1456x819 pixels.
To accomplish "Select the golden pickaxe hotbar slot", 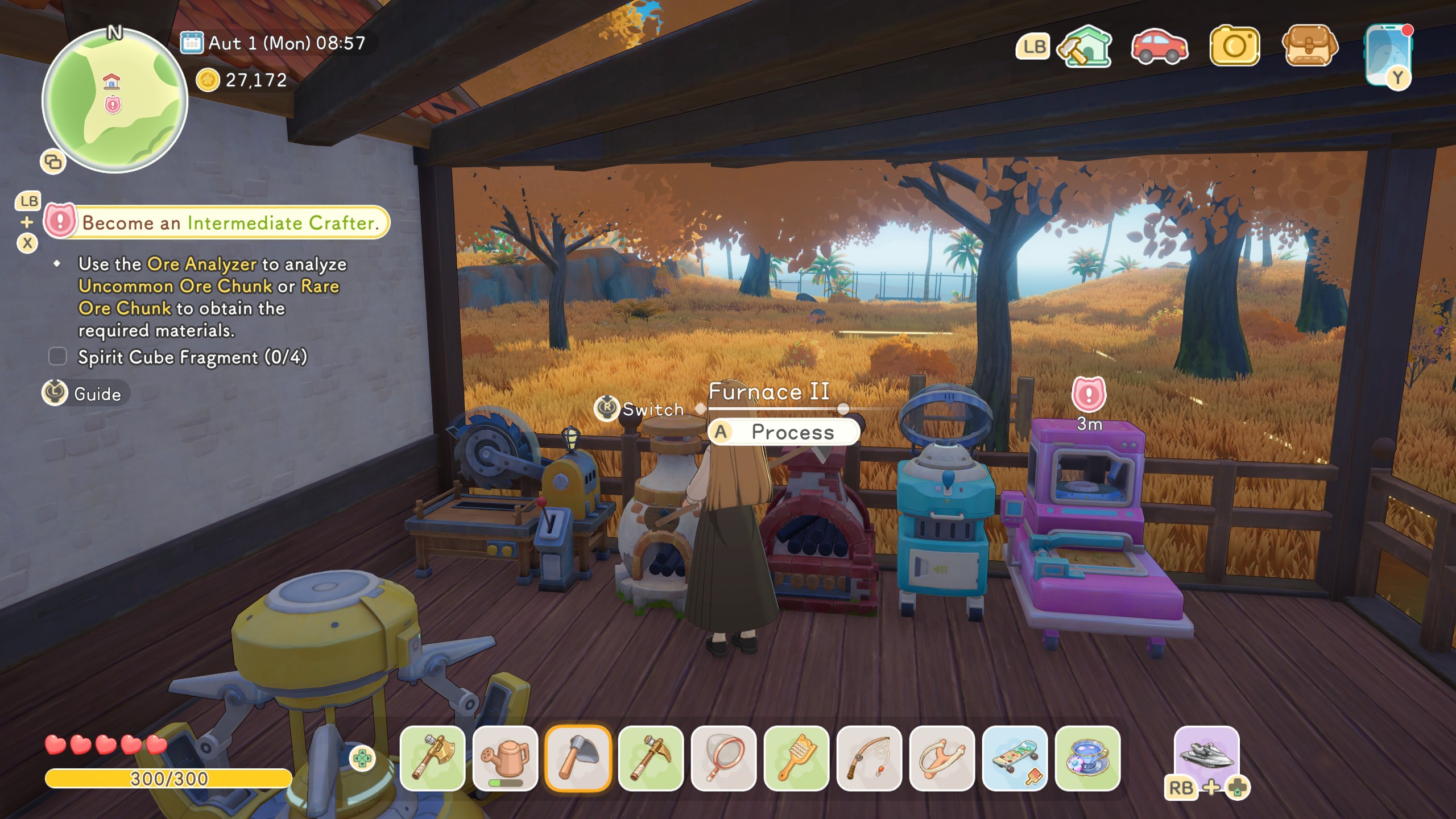I will coord(651,758).
